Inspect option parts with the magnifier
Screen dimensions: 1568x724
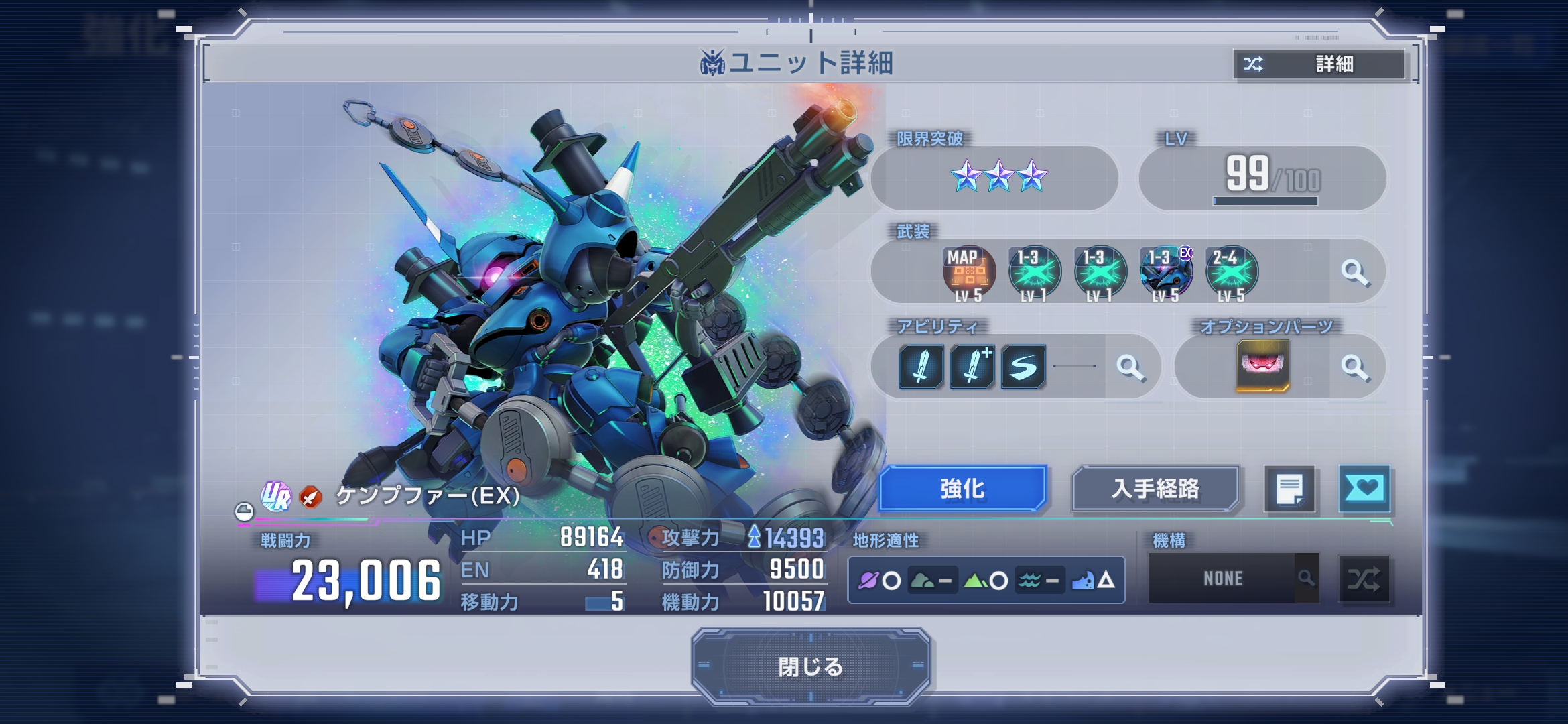click(x=1355, y=367)
